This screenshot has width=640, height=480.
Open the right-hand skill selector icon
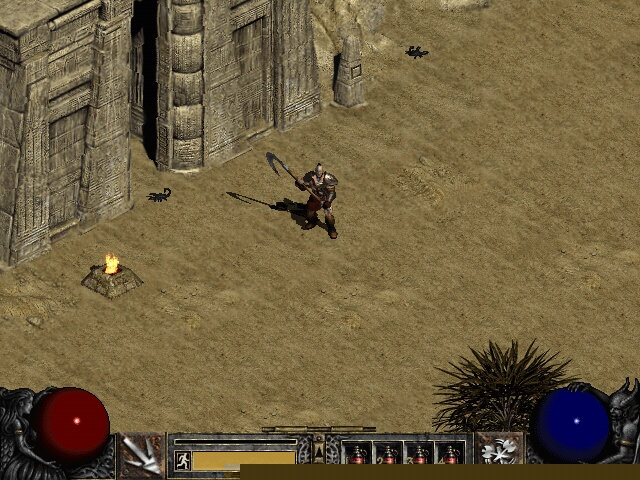point(498,452)
